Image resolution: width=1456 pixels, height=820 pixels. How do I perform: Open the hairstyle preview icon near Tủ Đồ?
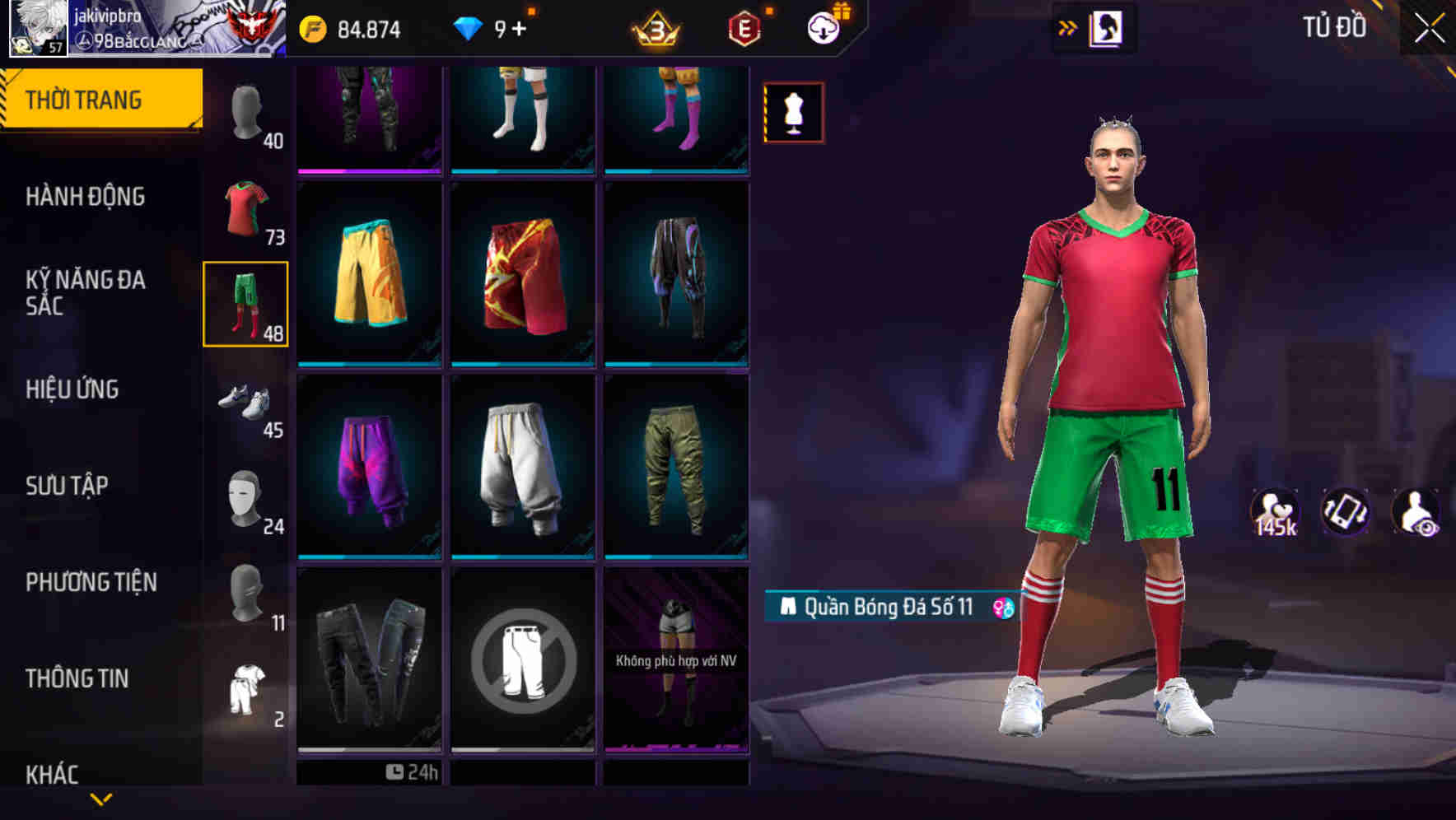[1104, 26]
